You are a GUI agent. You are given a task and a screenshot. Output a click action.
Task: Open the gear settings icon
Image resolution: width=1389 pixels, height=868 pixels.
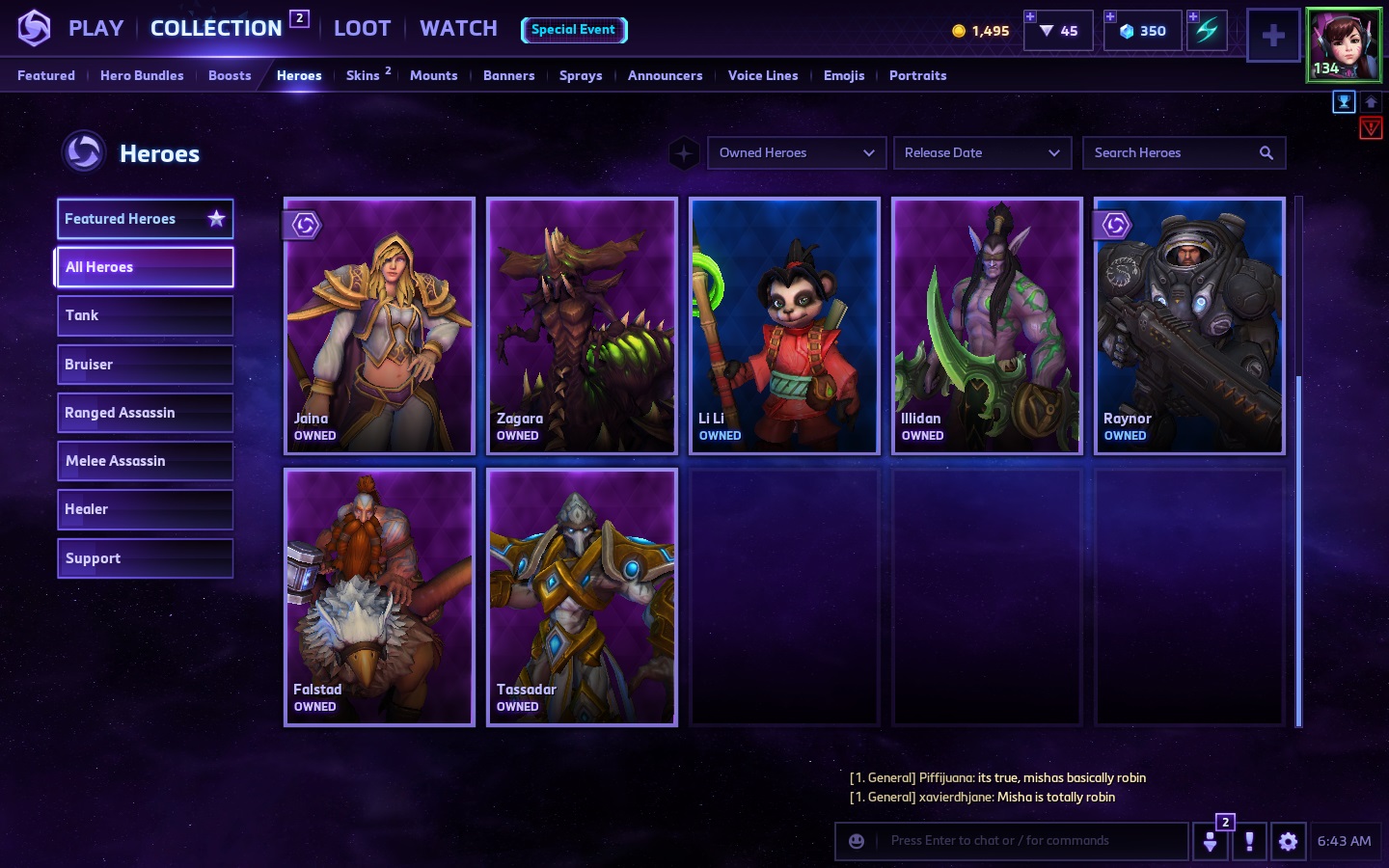point(1288,841)
